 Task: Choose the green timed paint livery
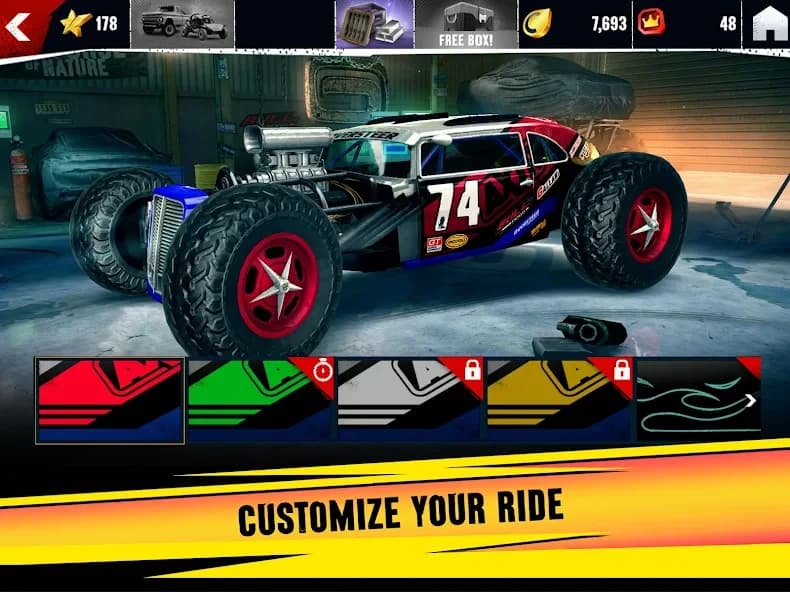(x=259, y=399)
